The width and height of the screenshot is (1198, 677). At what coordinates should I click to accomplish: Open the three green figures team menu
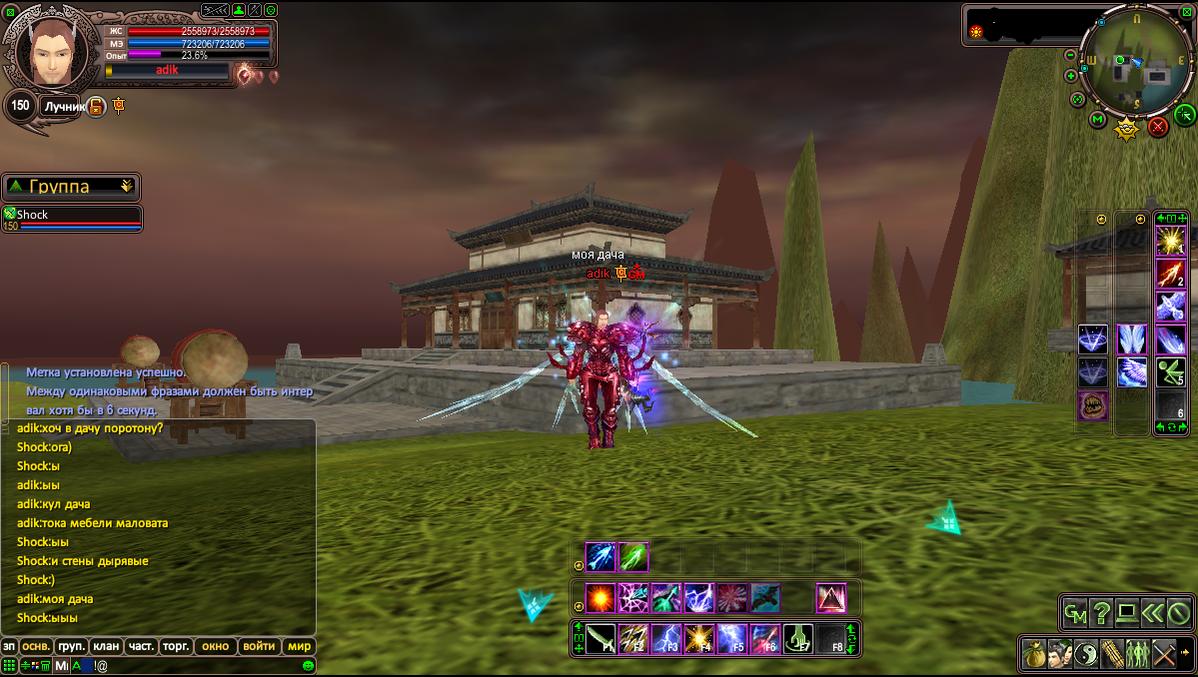[x=1137, y=655]
